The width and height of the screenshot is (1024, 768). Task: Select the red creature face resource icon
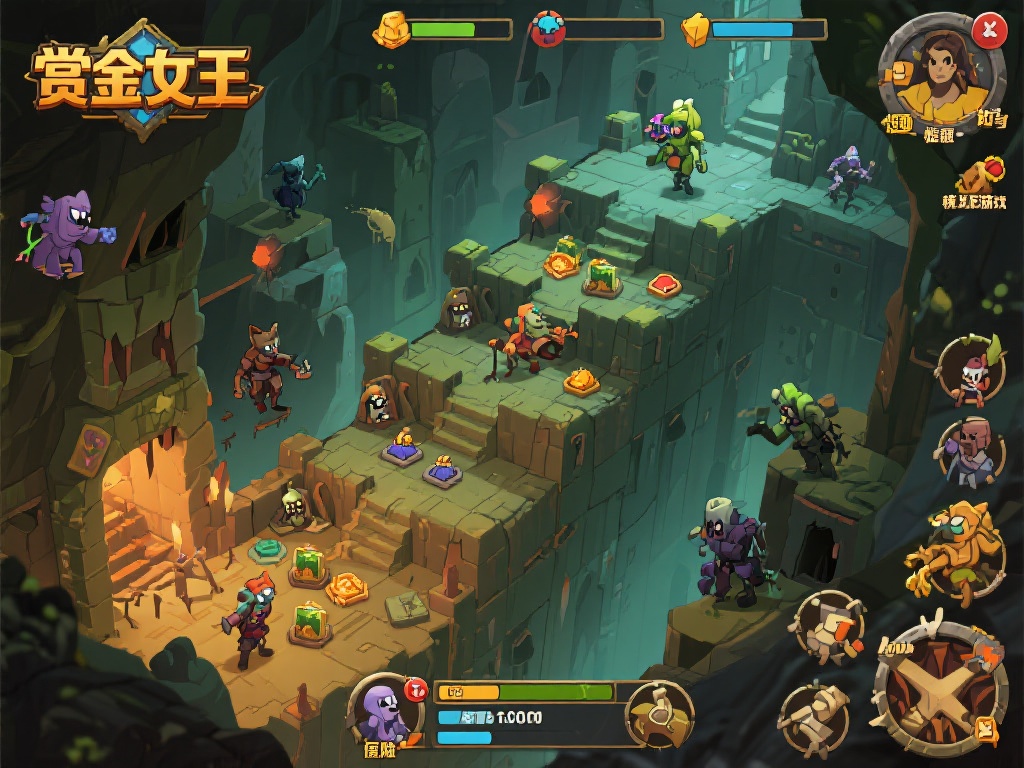point(547,30)
